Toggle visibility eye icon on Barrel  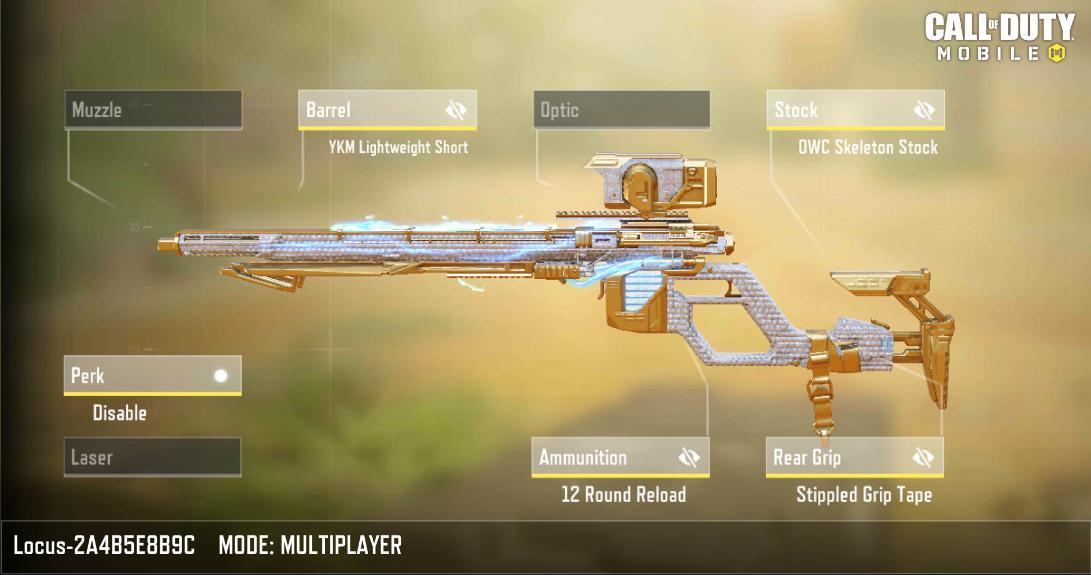(456, 110)
